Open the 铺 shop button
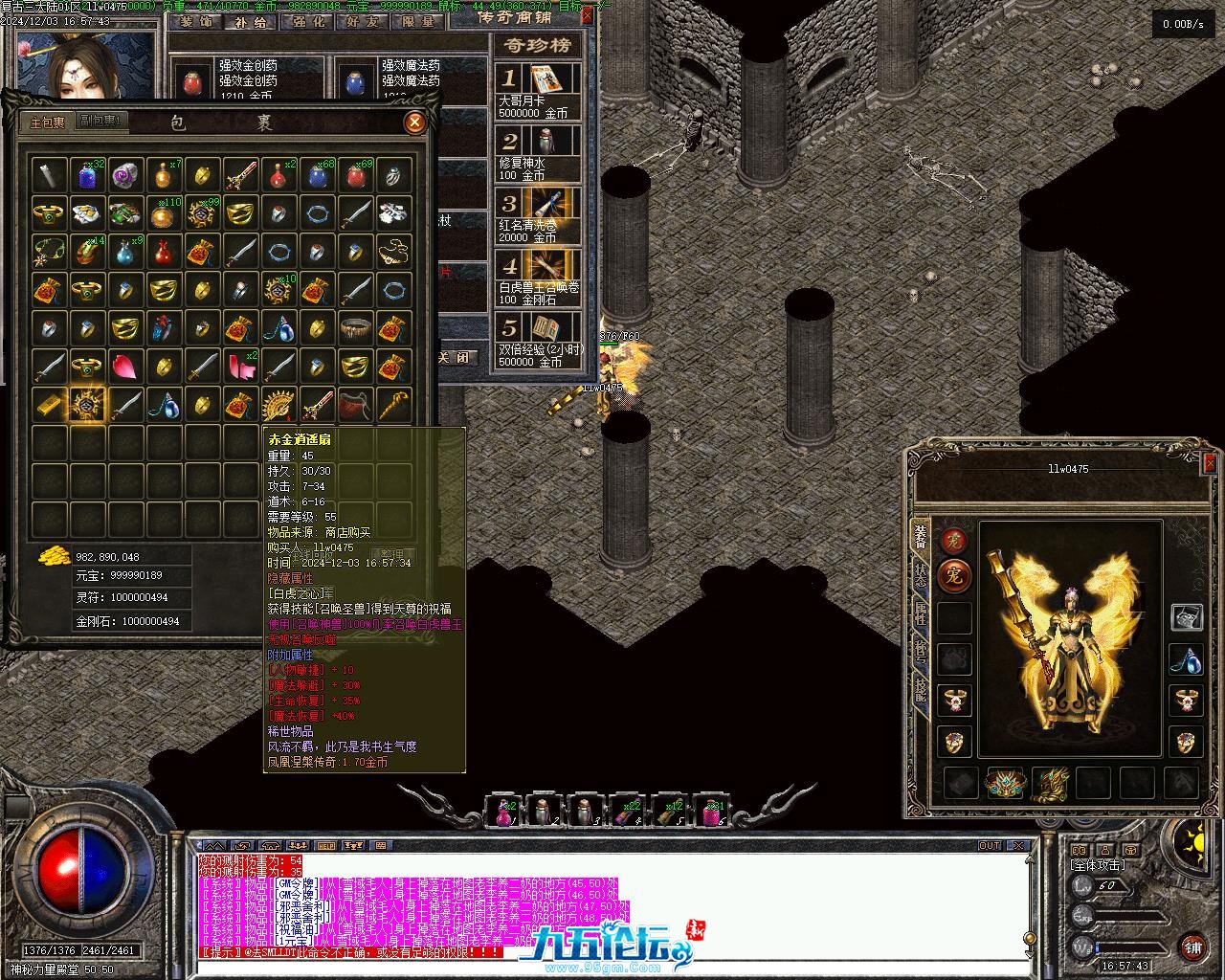Screen dimensions: 1225x980 coord(1192,947)
